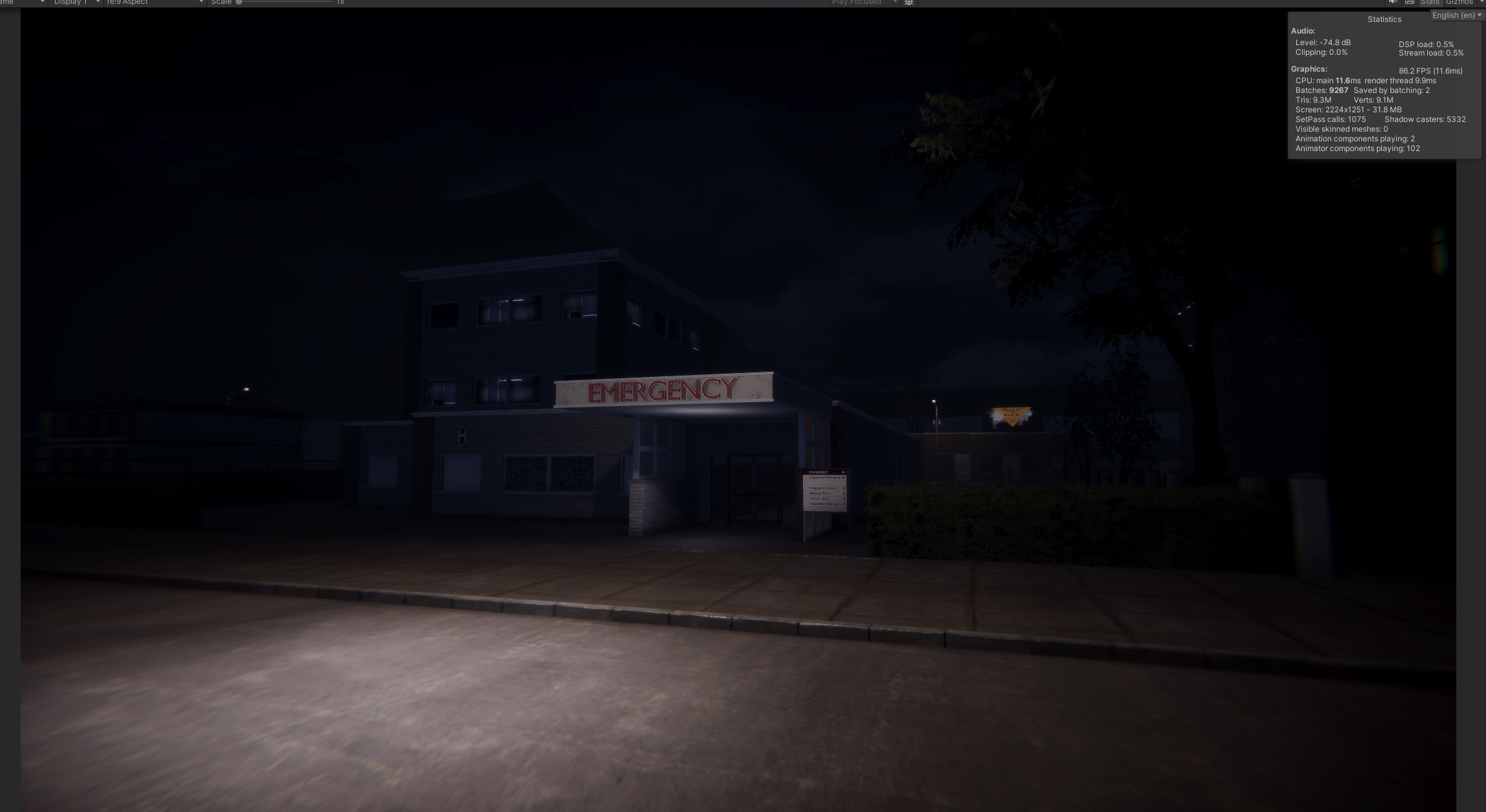Mute the game audio speaker icon

tap(1392, 3)
